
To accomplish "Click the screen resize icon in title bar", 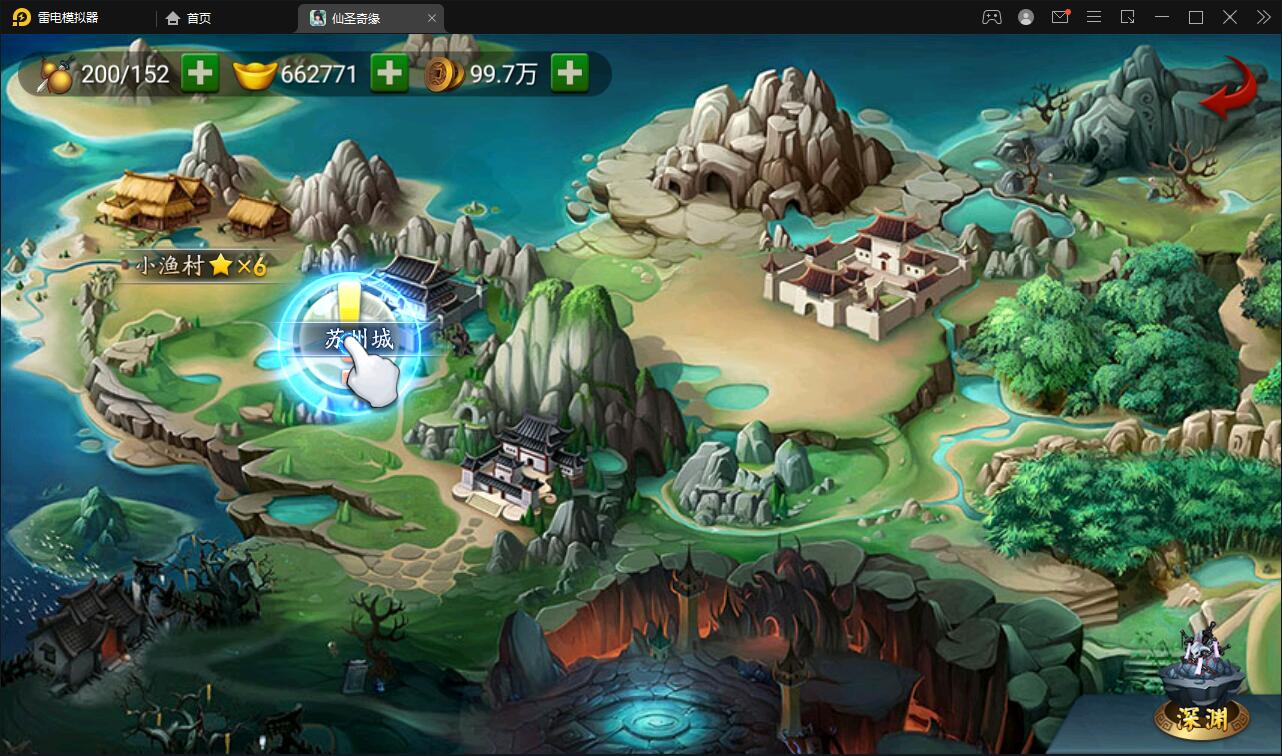I will point(1128,17).
